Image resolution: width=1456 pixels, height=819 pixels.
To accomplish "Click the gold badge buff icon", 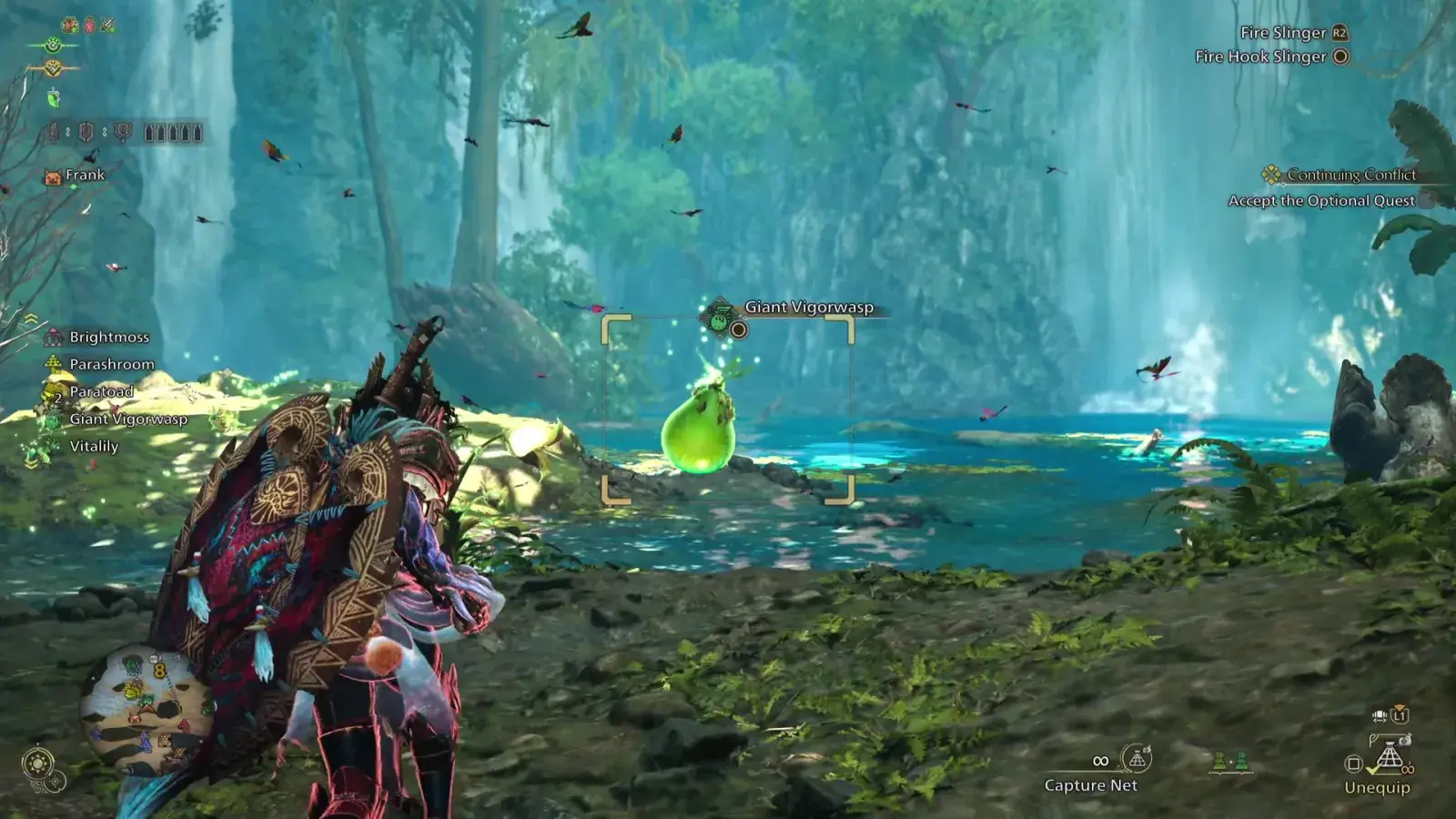I will point(55,67).
